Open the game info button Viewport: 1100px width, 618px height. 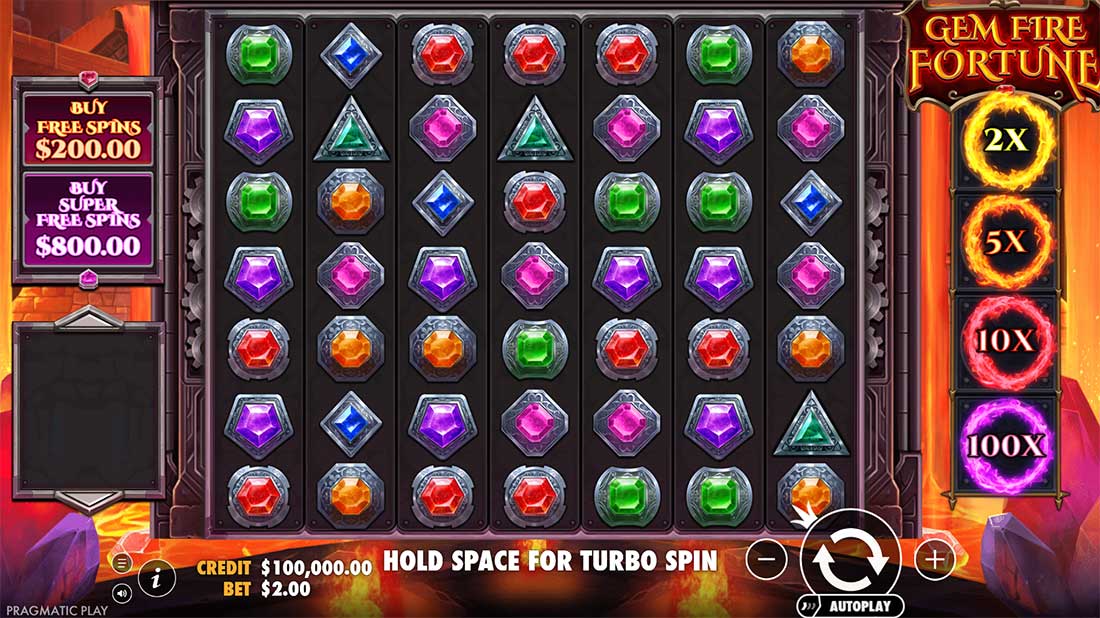(156, 577)
